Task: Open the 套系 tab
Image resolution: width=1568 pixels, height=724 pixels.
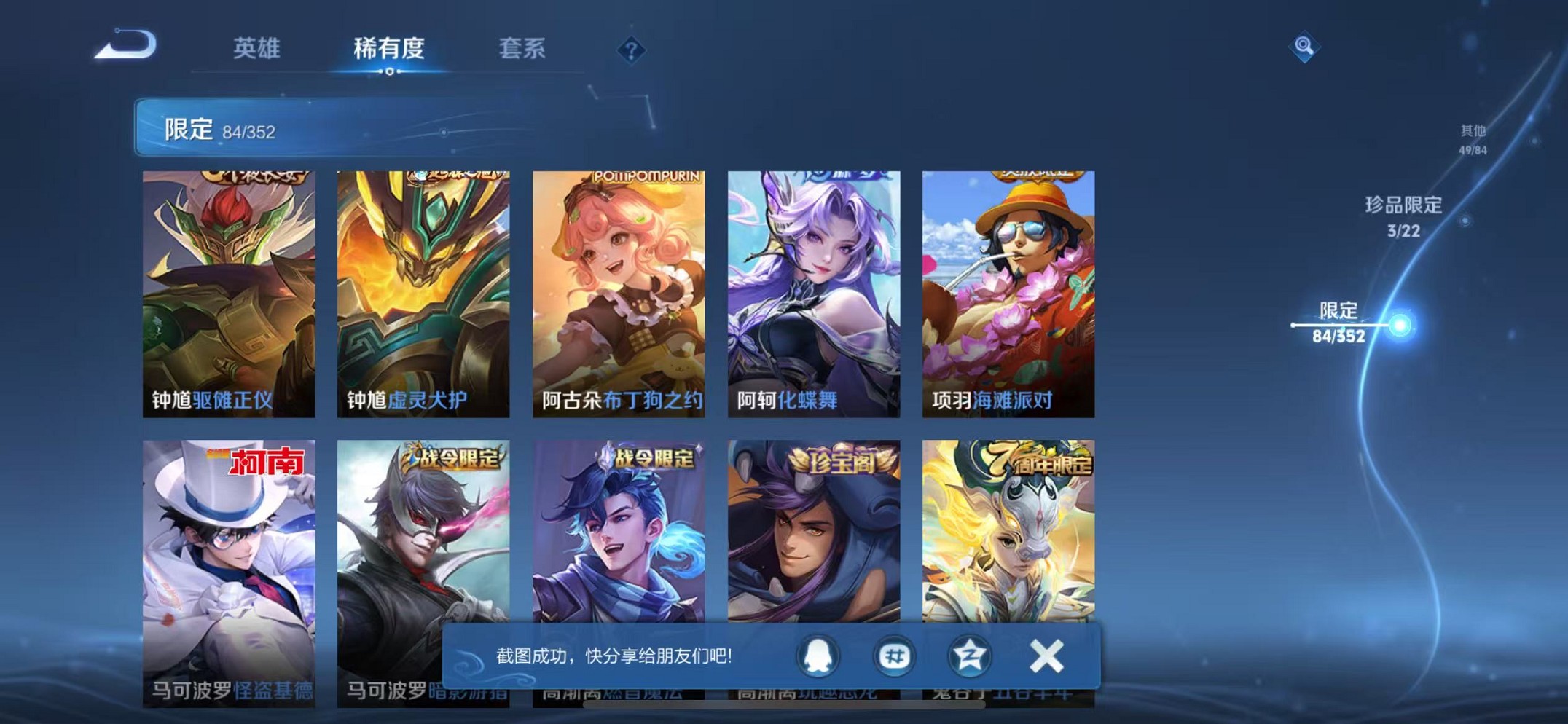Action: point(522,50)
